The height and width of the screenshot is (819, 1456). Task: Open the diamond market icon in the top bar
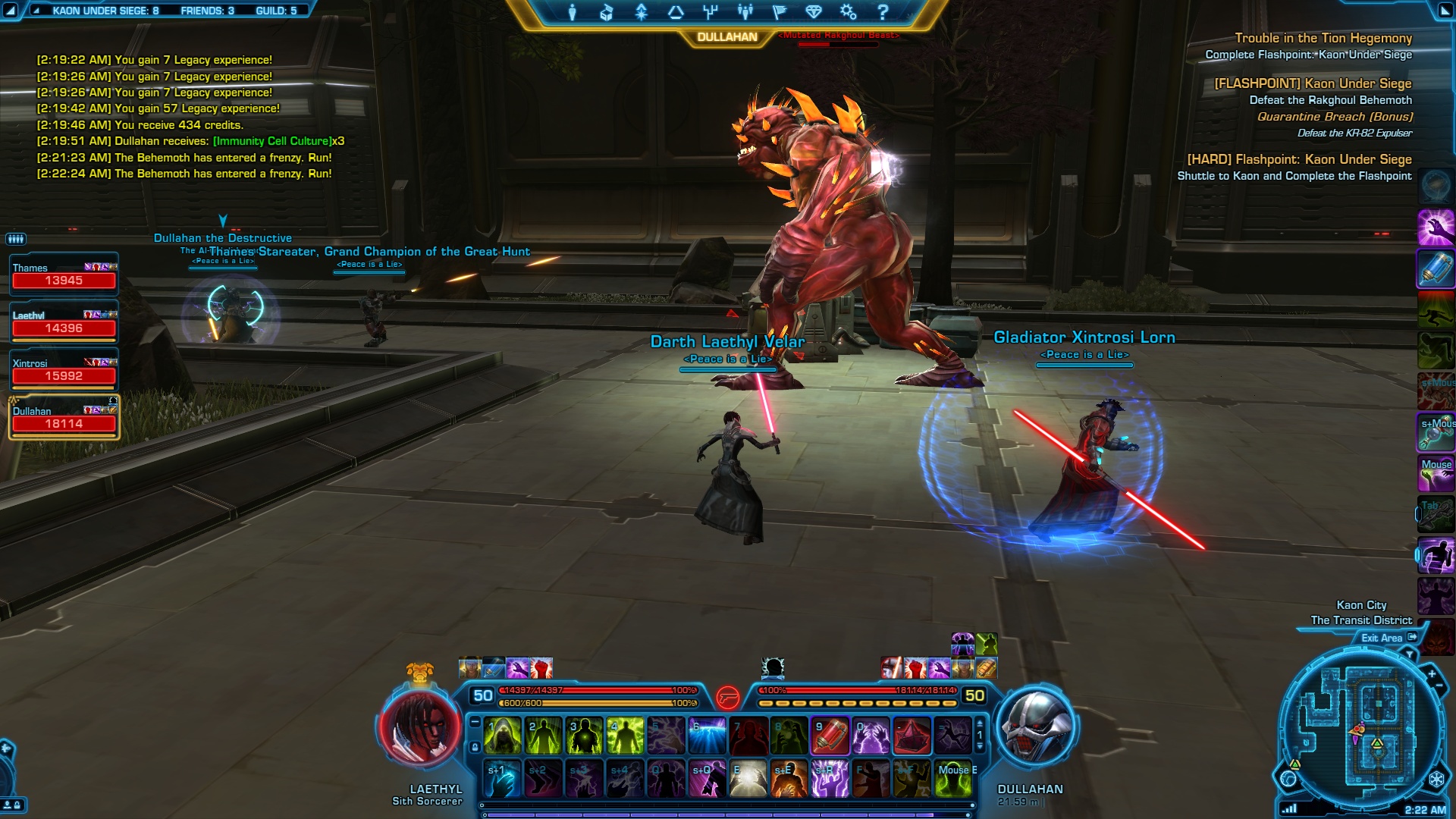click(x=814, y=12)
